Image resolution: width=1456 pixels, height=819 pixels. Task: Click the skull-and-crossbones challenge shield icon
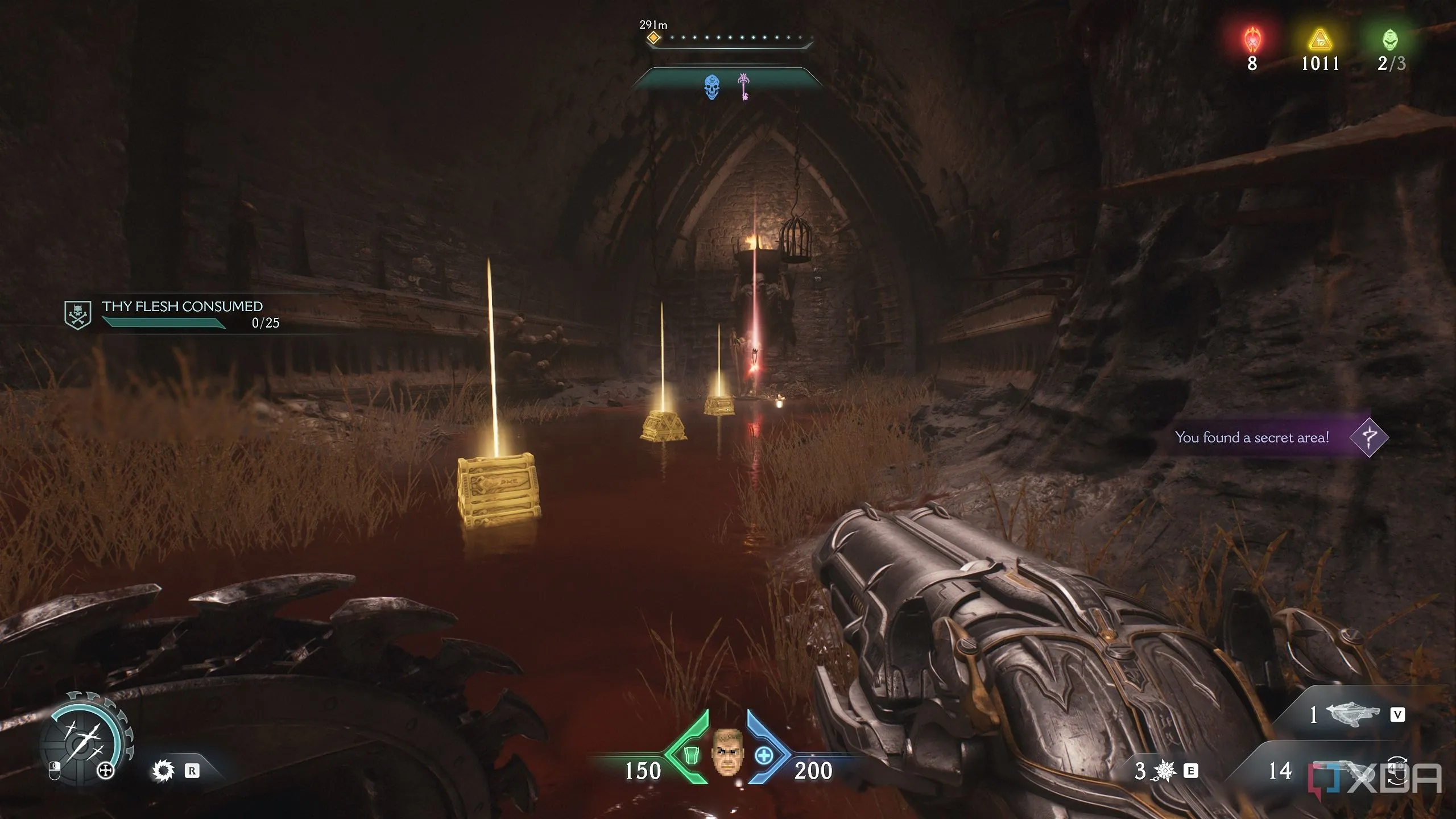tap(78, 315)
